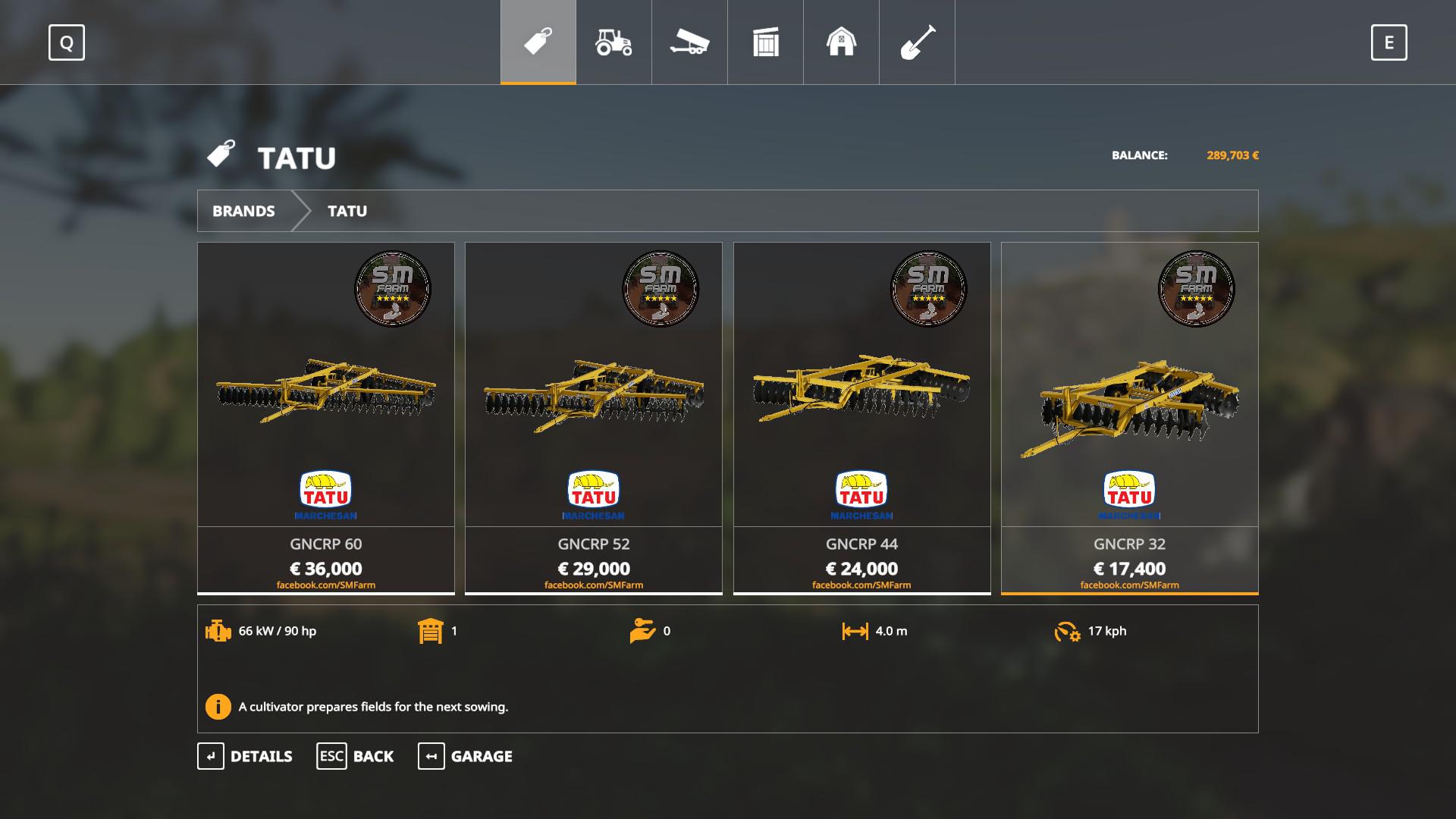1456x819 pixels.
Task: Open the tractor vehicles tab
Action: pos(613,42)
